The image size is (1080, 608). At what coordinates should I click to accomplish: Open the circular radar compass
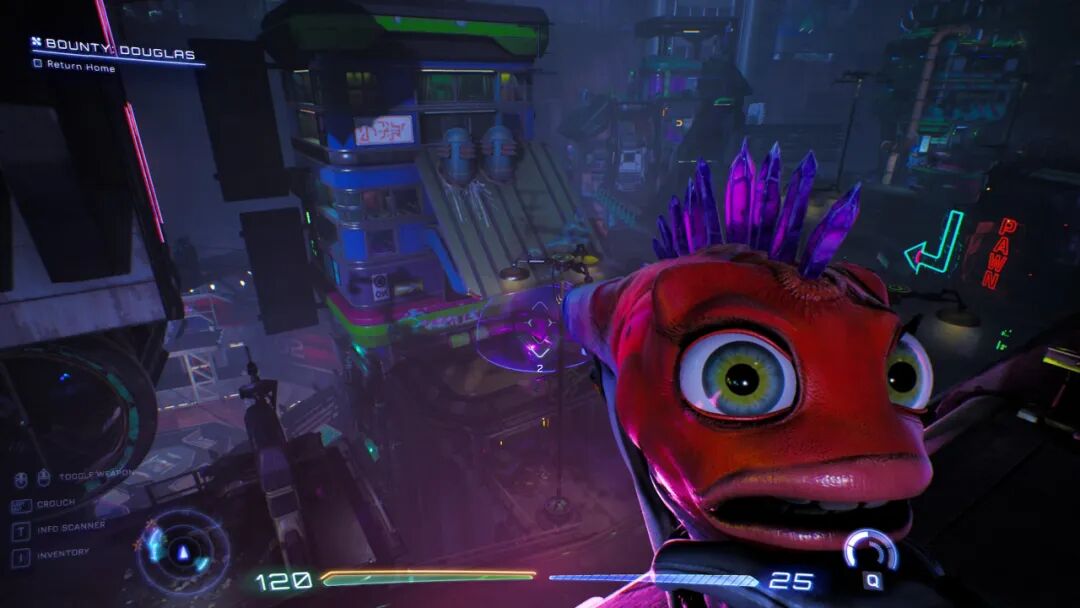pos(181,552)
